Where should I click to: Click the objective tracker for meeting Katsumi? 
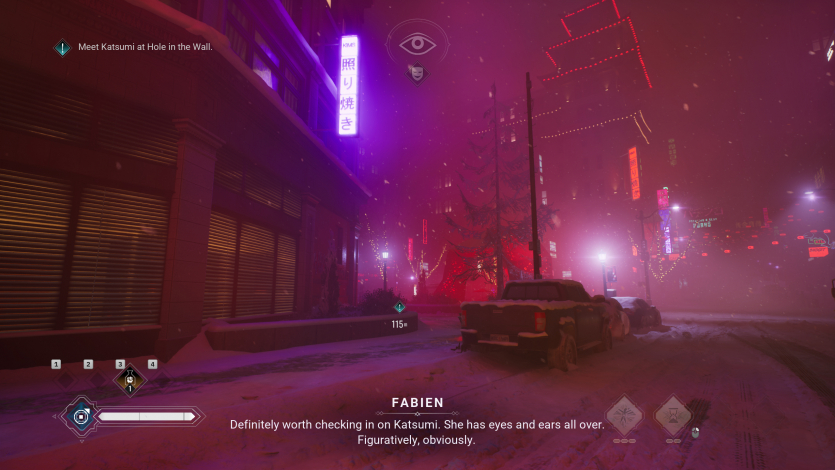(134, 47)
